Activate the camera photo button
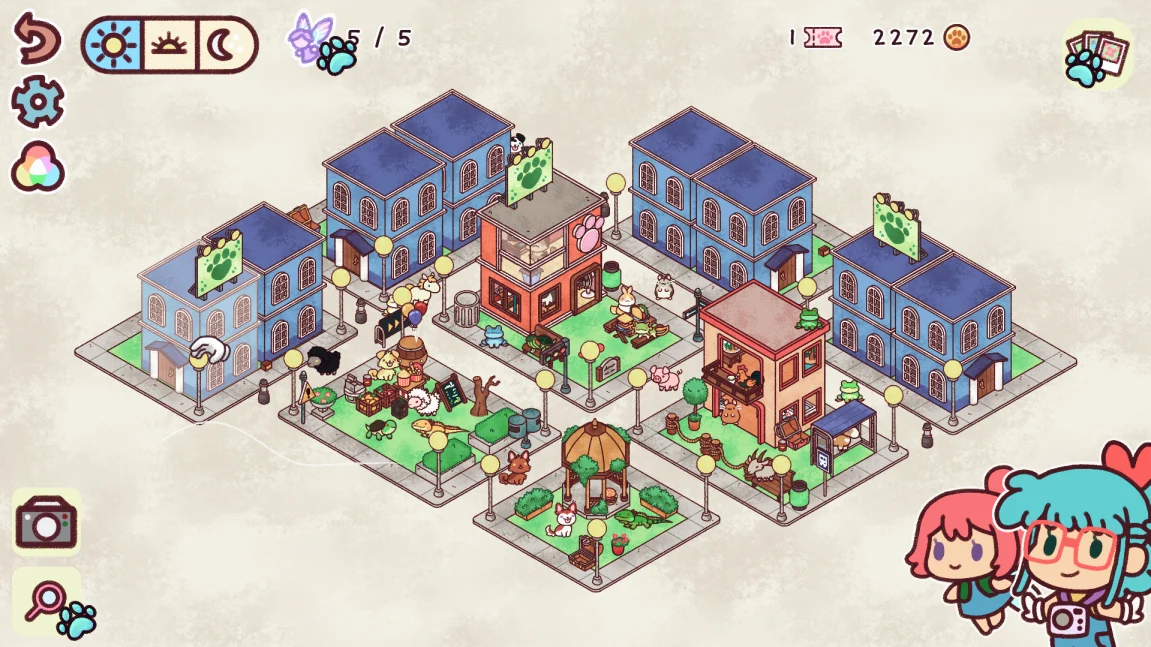Image resolution: width=1151 pixels, height=647 pixels. 46,522
